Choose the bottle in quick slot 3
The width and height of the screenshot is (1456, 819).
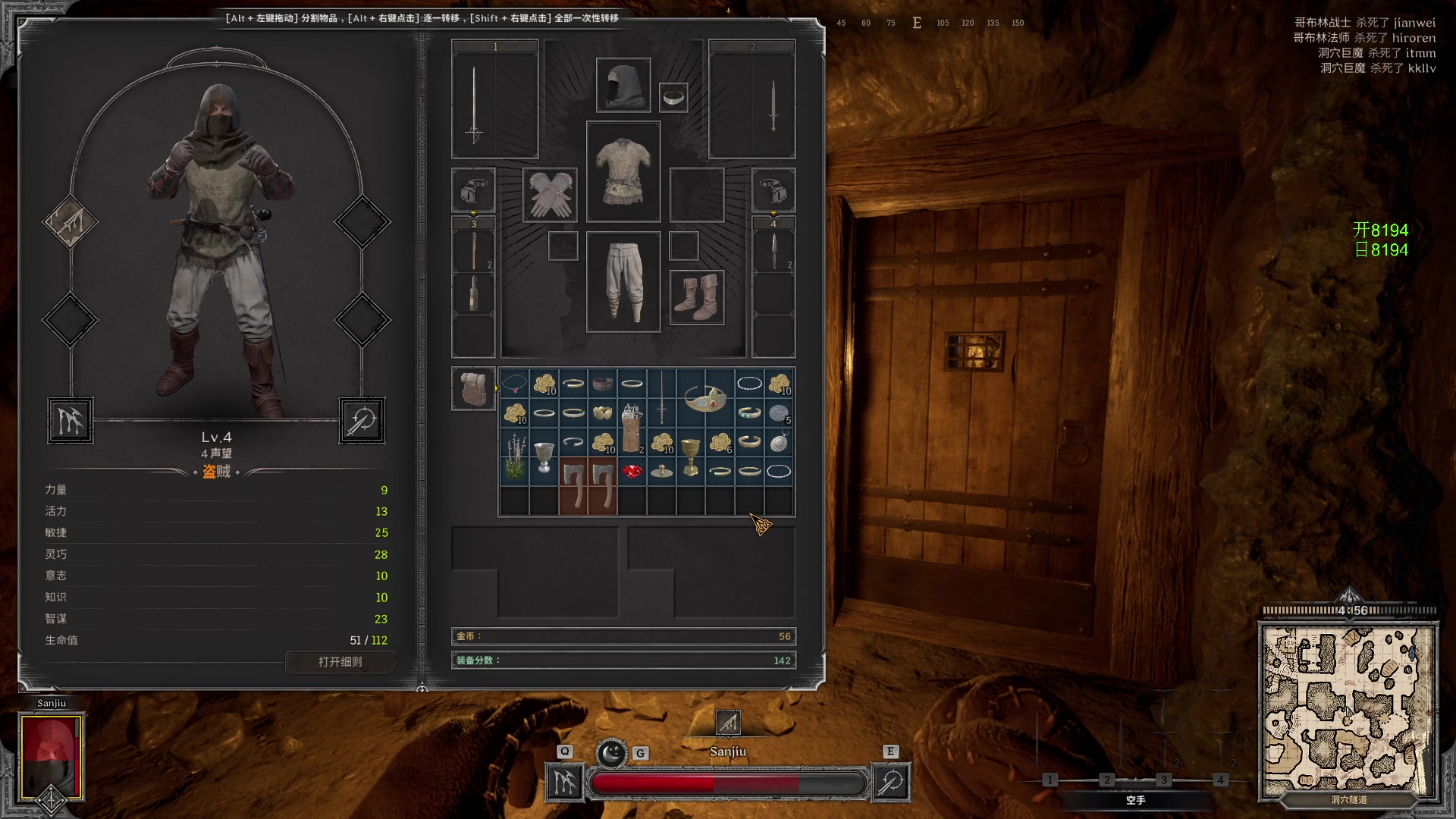click(473, 293)
